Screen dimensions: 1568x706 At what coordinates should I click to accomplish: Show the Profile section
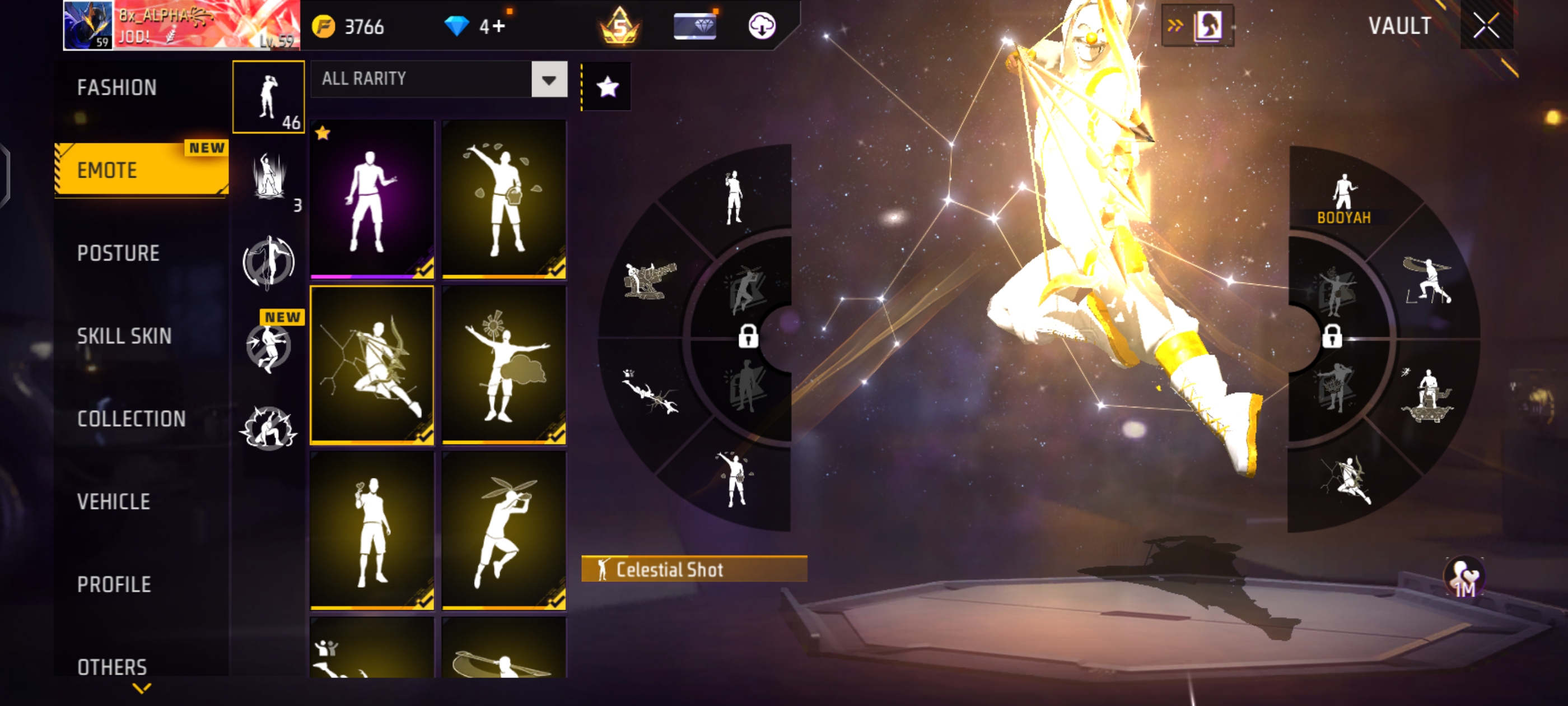click(x=114, y=585)
